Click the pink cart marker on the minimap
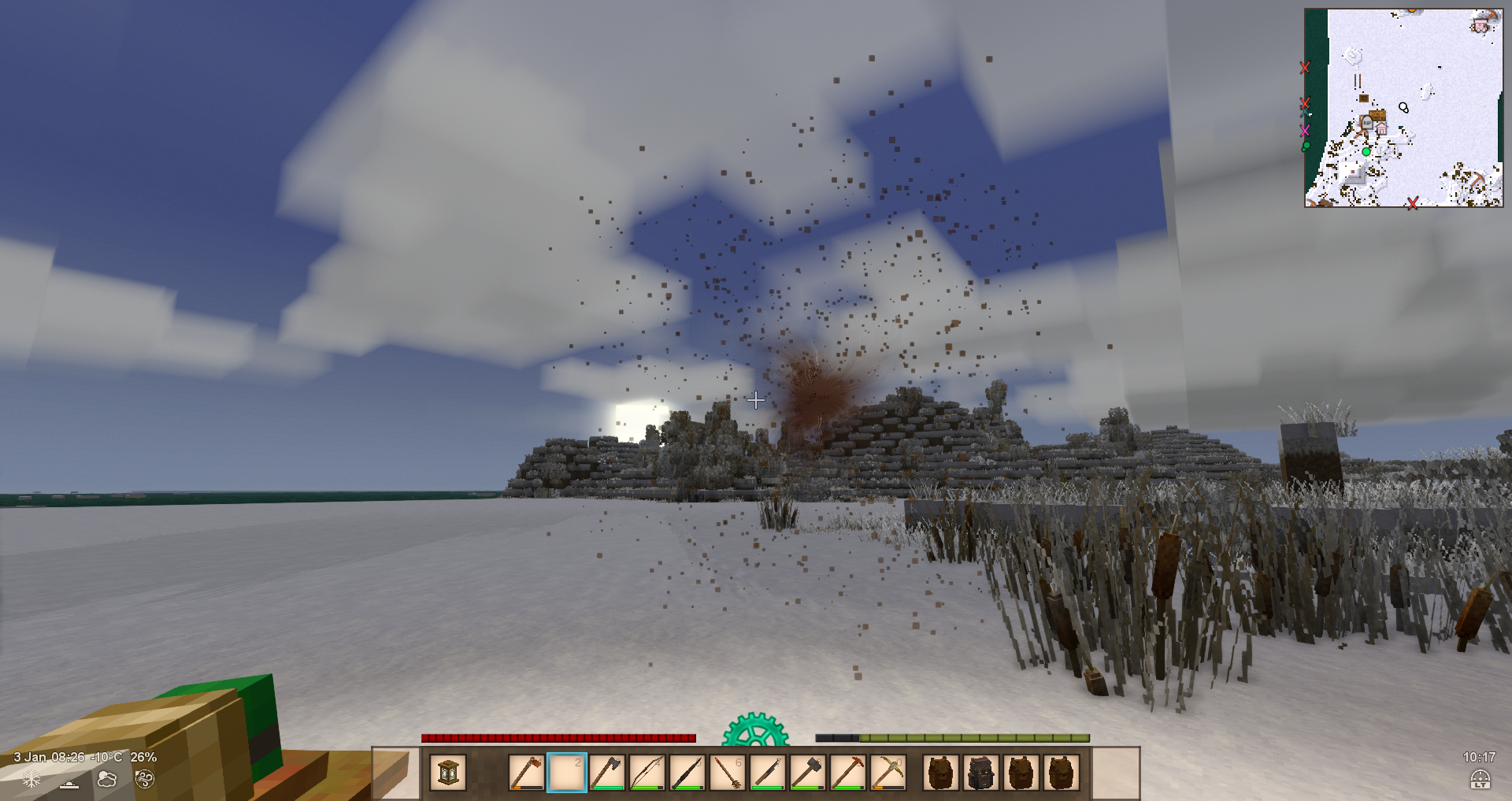Screen dimensions: 1512x801 tap(1480, 25)
